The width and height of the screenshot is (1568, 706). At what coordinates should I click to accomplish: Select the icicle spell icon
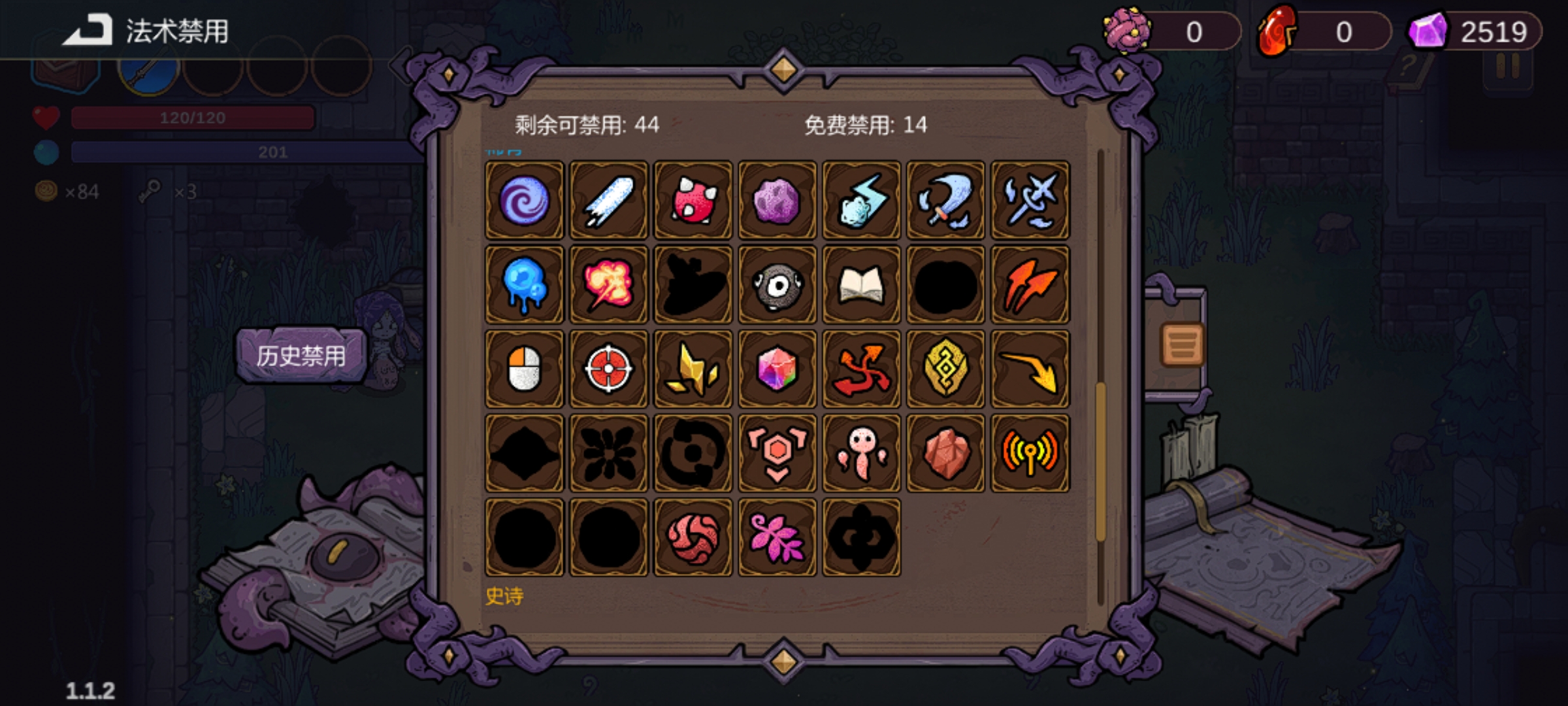coord(608,200)
